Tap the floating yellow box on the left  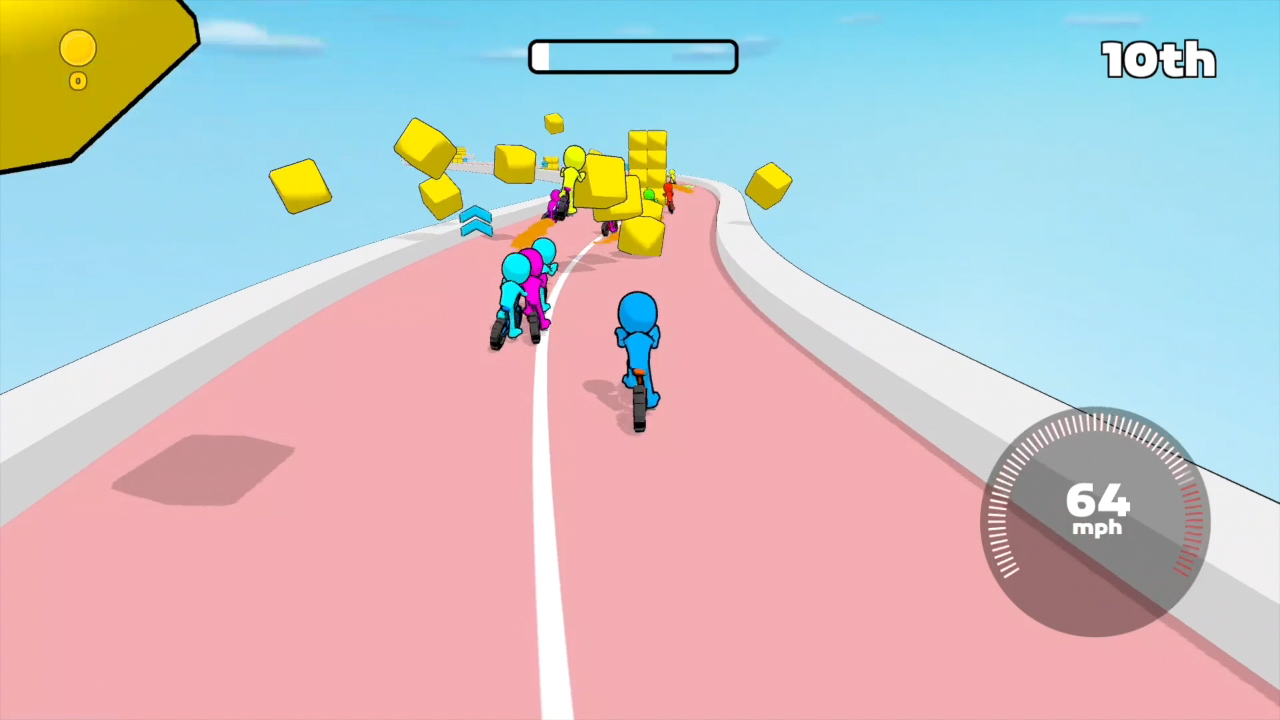point(299,185)
